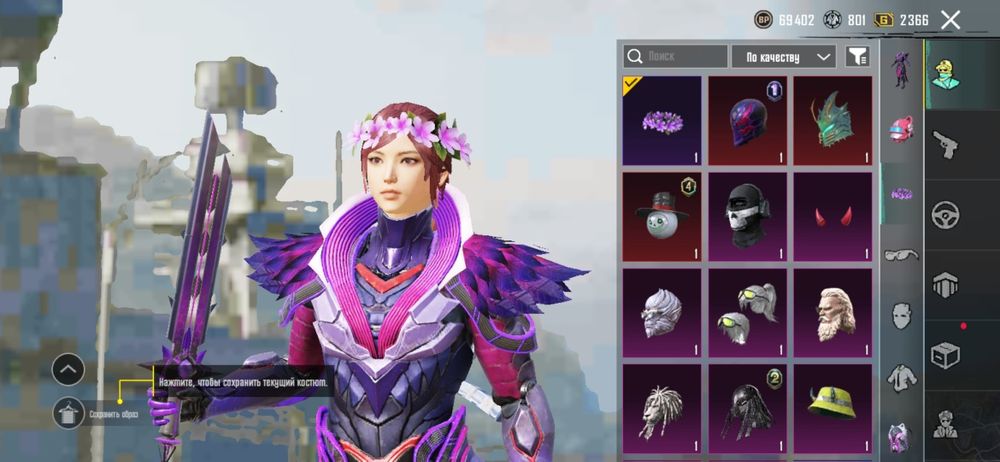Viewport: 1000px width, 462px height.
Task: Choose the purple and red helmet
Action: [747, 121]
